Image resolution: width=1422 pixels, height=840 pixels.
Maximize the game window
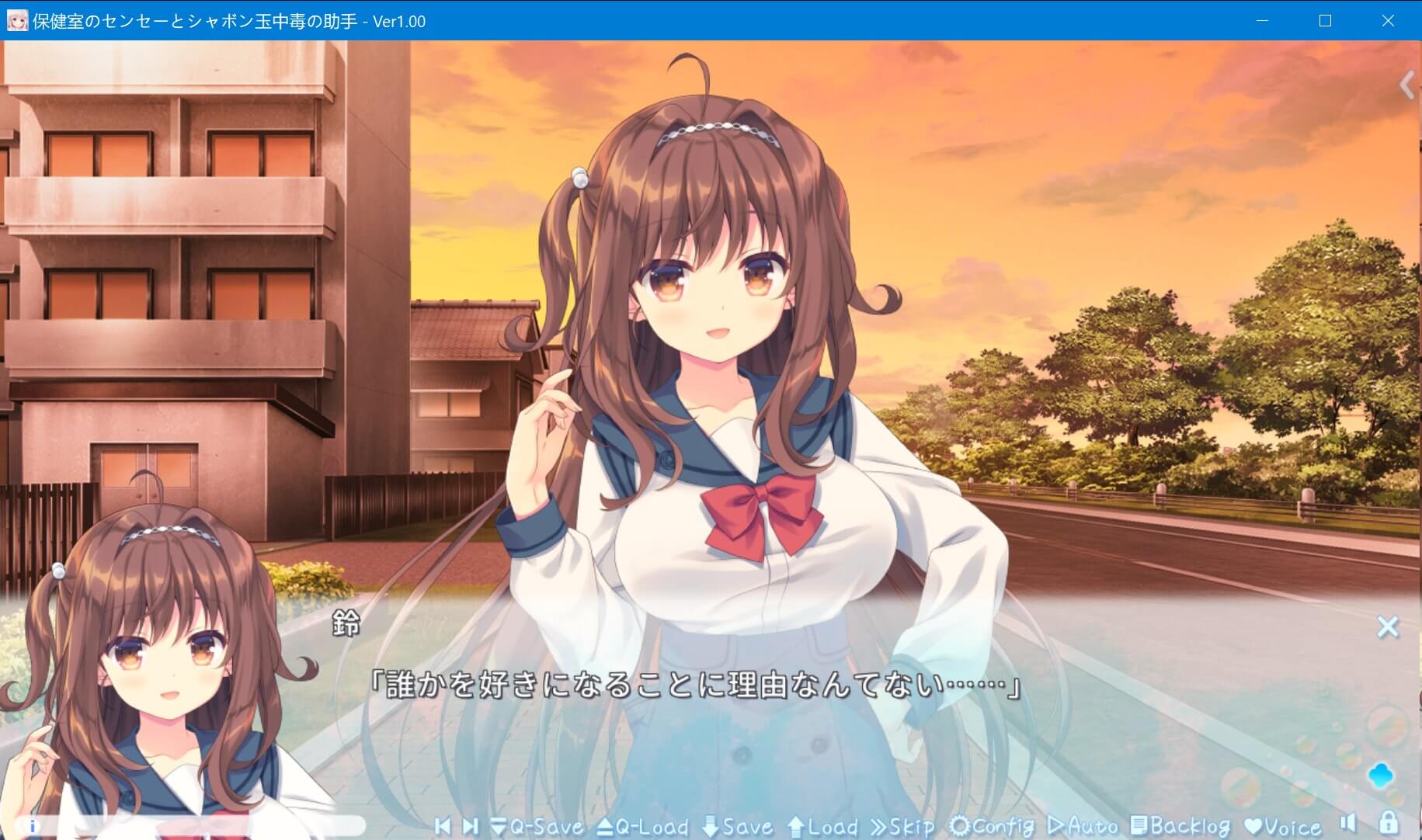1326,21
